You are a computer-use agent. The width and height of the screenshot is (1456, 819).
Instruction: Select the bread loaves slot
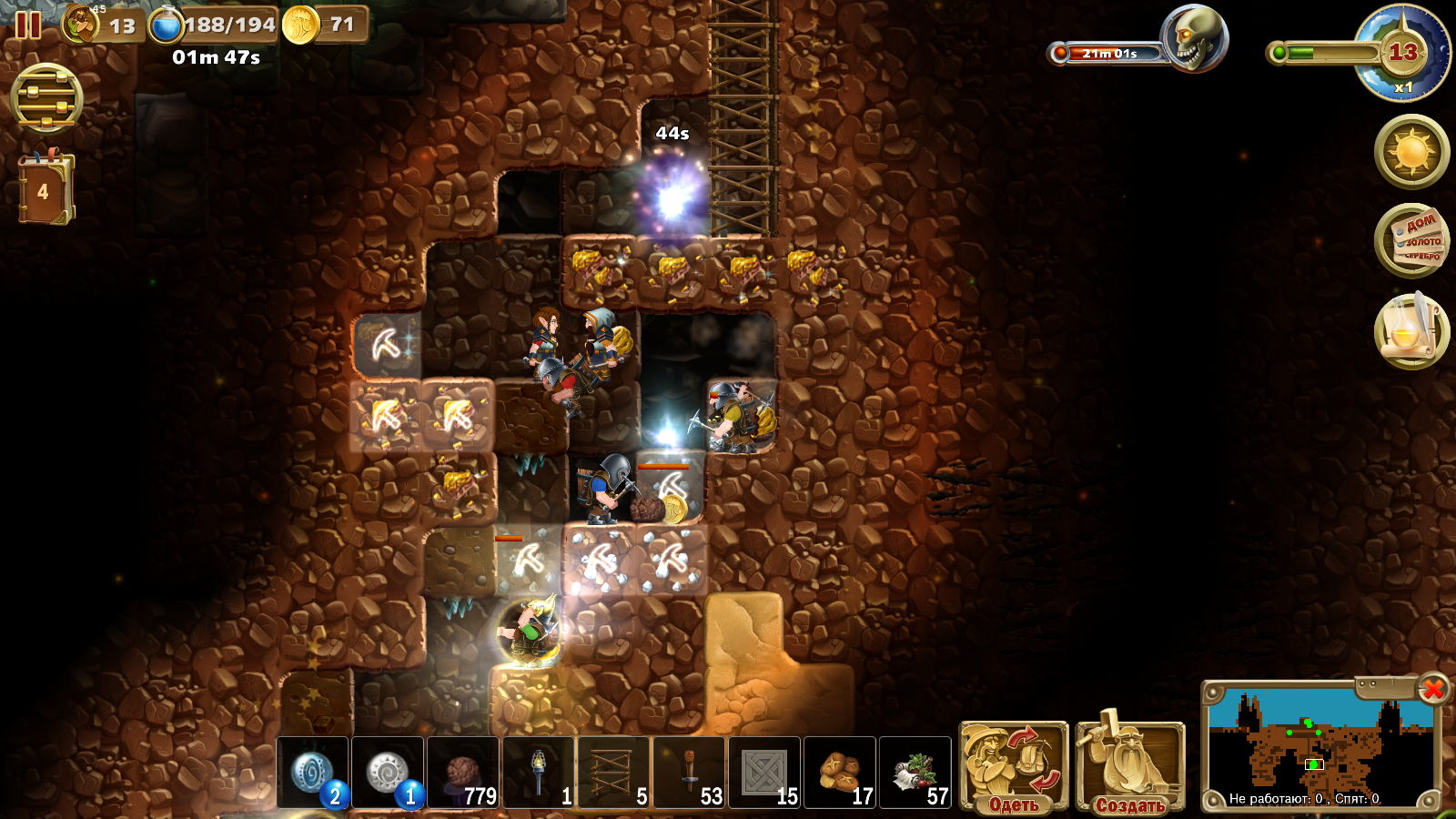[840, 773]
